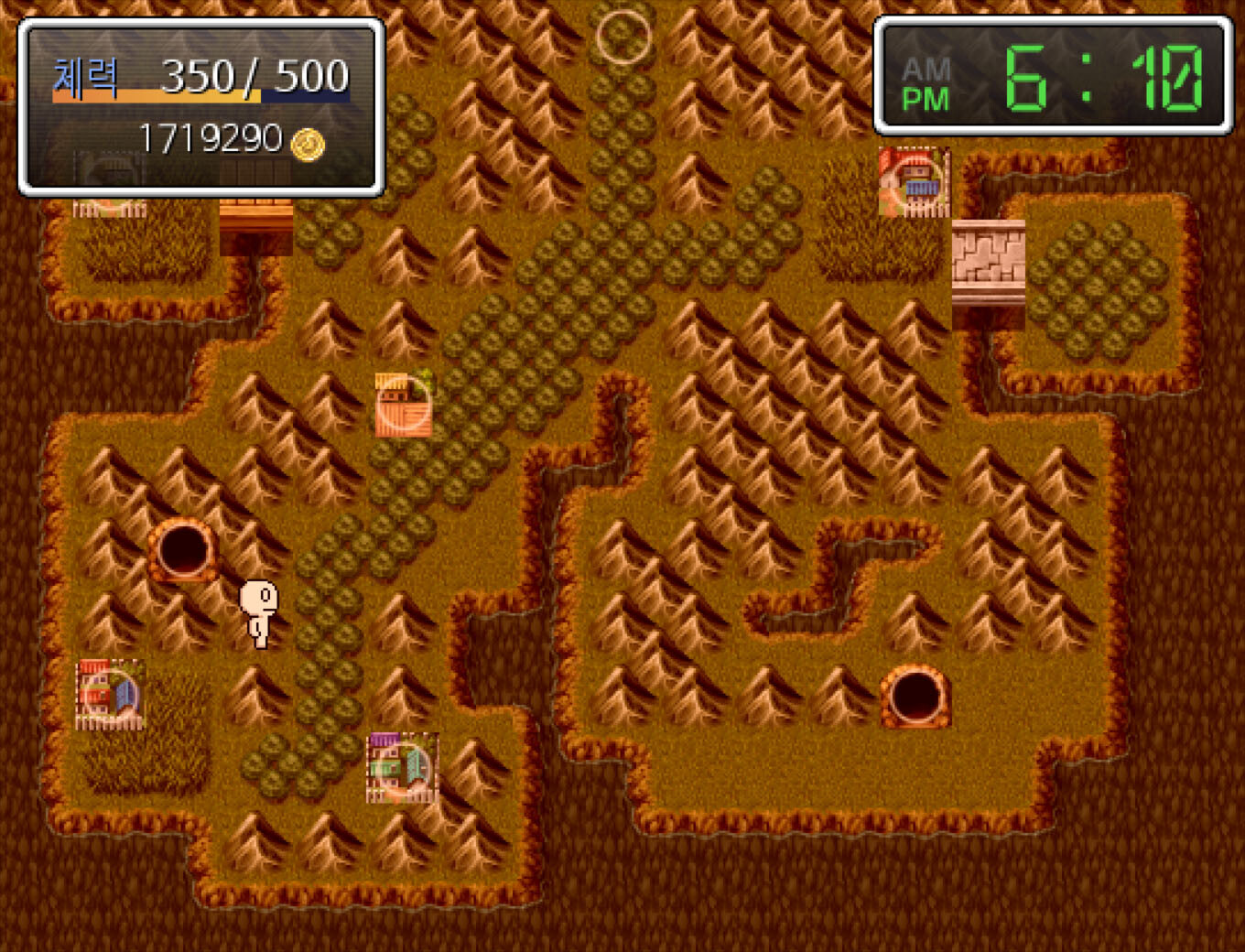This screenshot has height=952, width=1245.
Task: Click the purple-walled house near the bottom forest
Action: click(x=401, y=767)
